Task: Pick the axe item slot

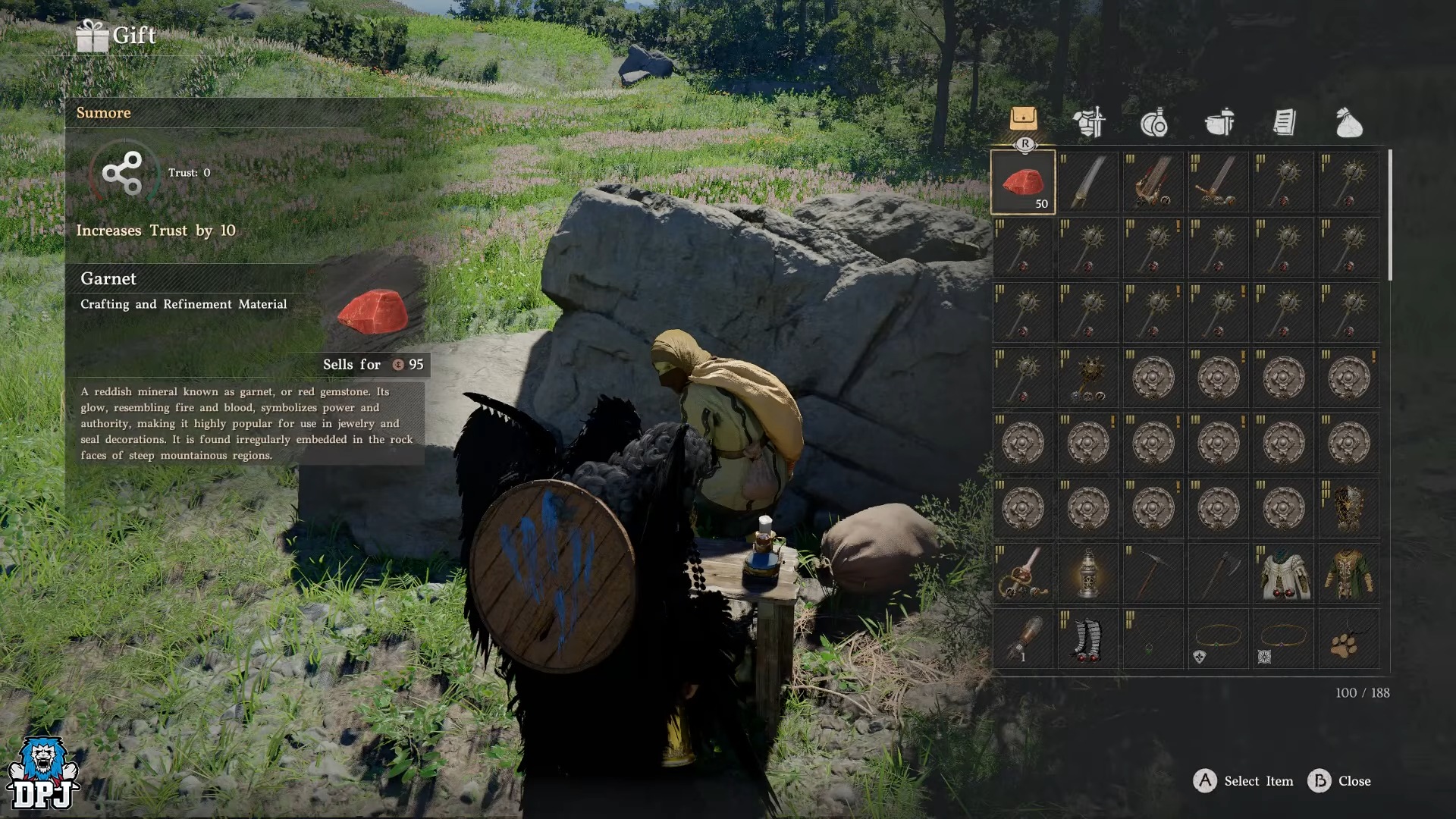Action: pyautogui.click(x=1219, y=573)
